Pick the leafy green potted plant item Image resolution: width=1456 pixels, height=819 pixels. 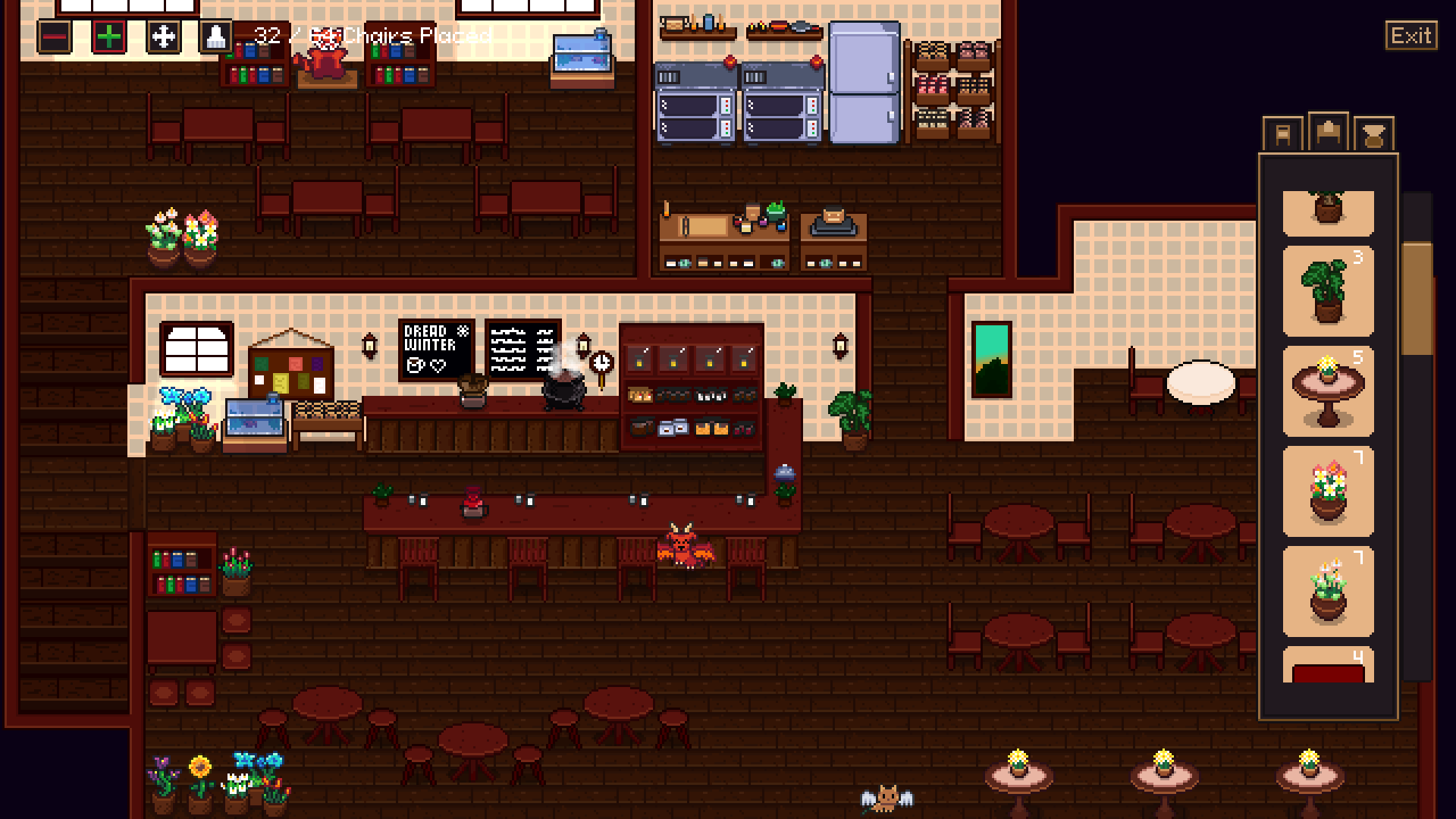(1328, 291)
